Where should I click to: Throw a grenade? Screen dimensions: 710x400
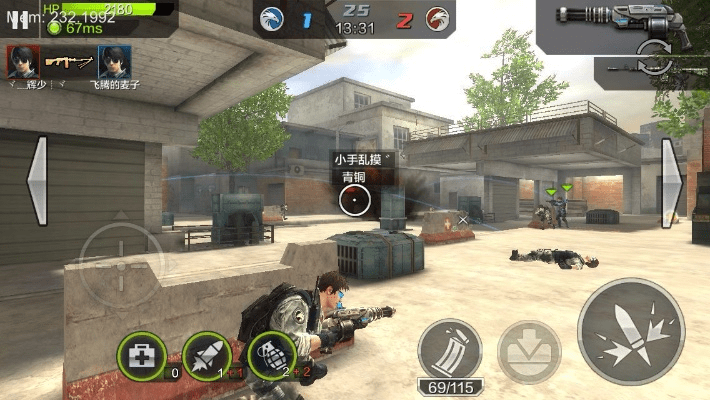pos(267,354)
